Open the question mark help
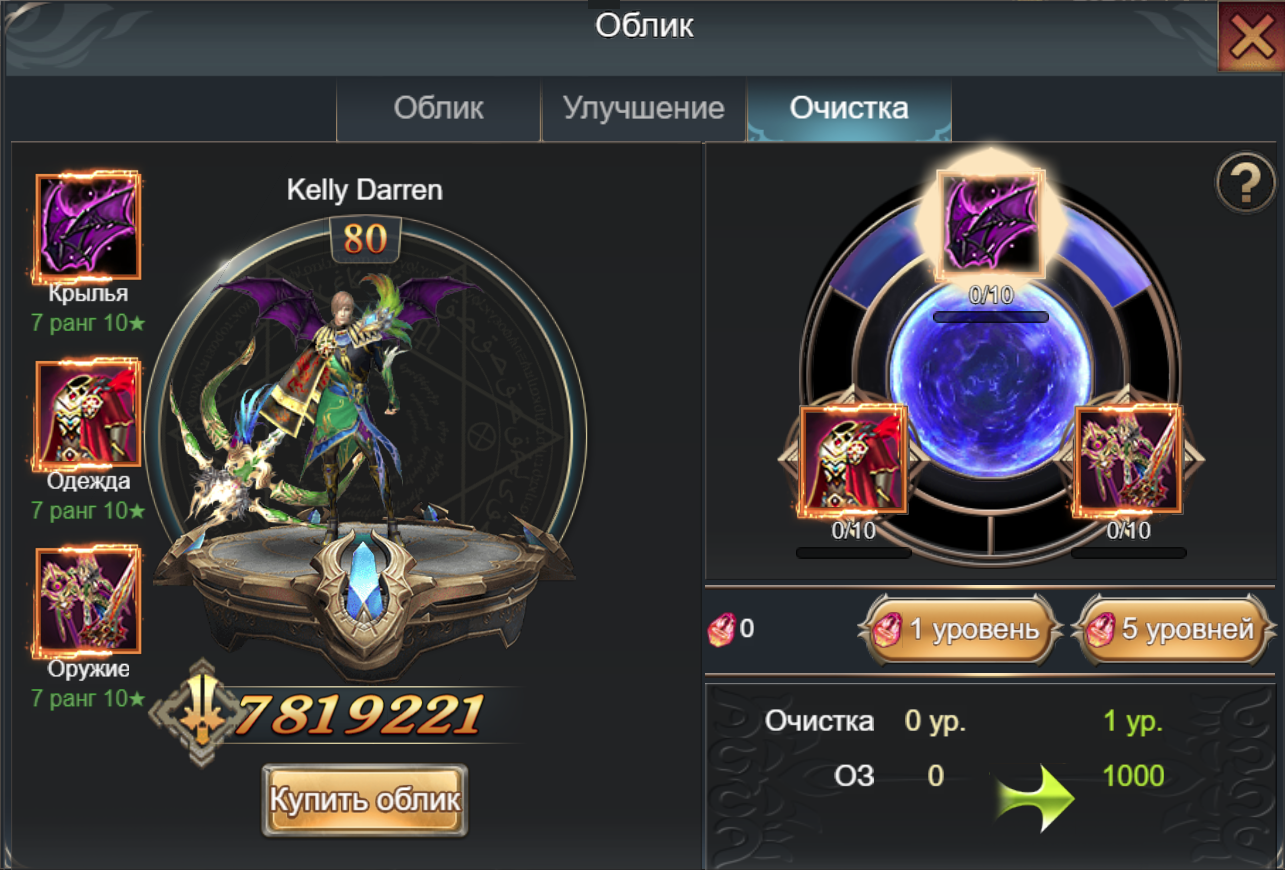 click(x=1243, y=184)
